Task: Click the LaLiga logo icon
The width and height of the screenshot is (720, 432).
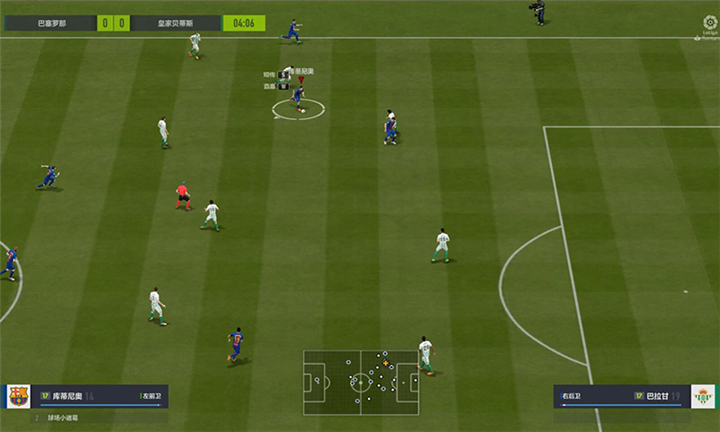Action: (710, 25)
